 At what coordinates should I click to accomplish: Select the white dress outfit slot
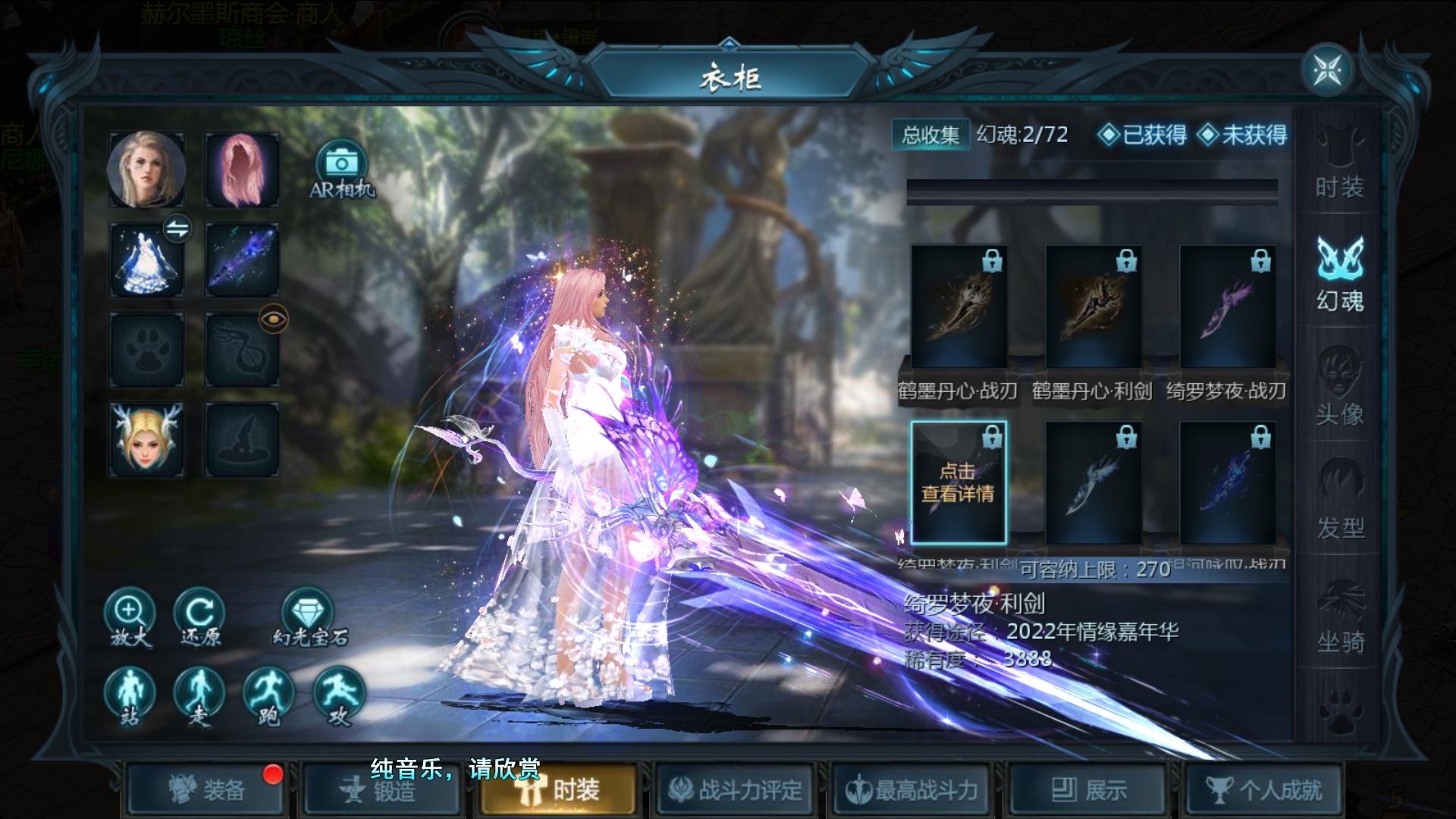tap(146, 260)
